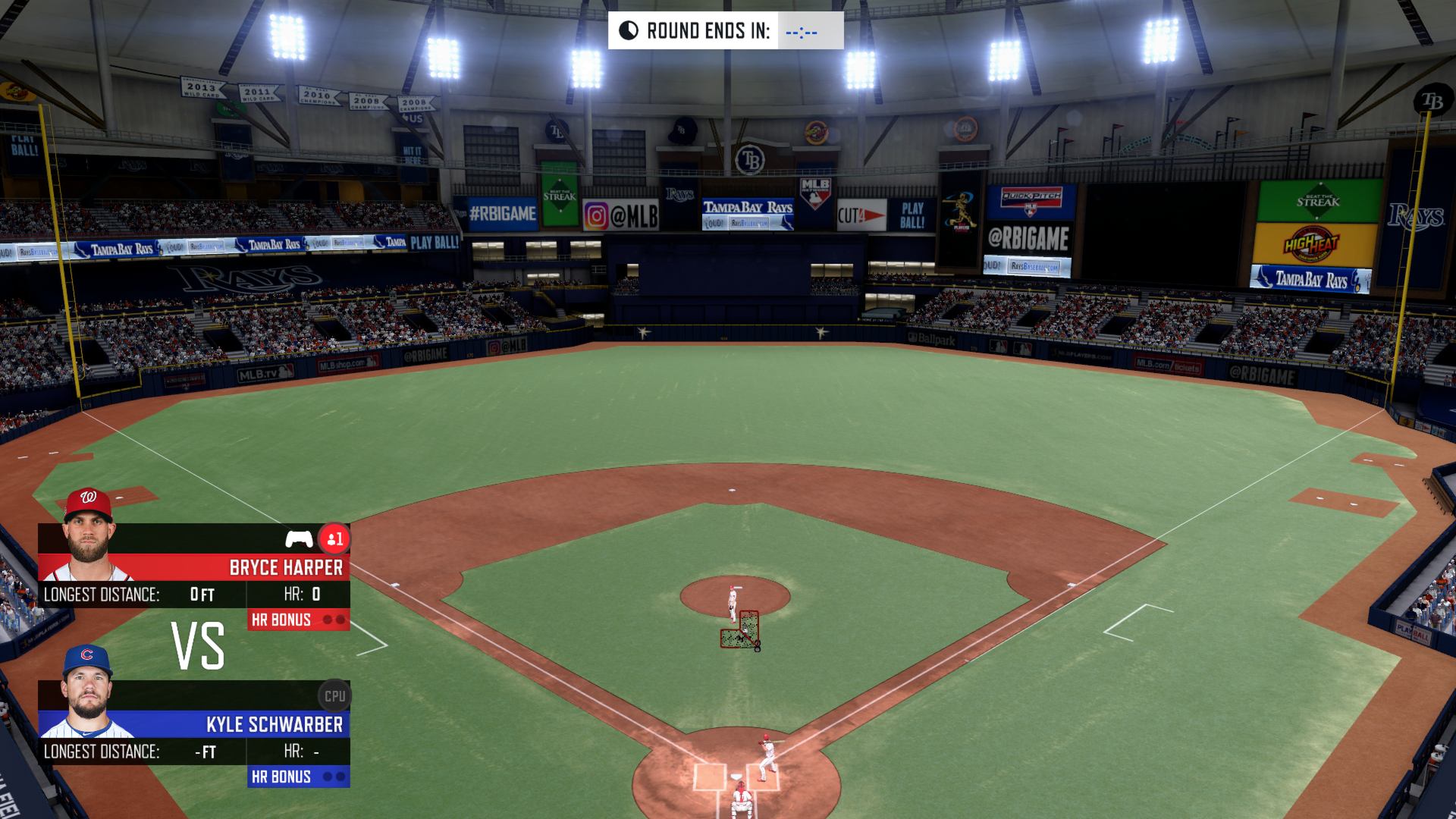Screen dimensions: 1456x819
Task: Click the Instagram @MLB logo on the outfield wall
Action: pos(622,215)
